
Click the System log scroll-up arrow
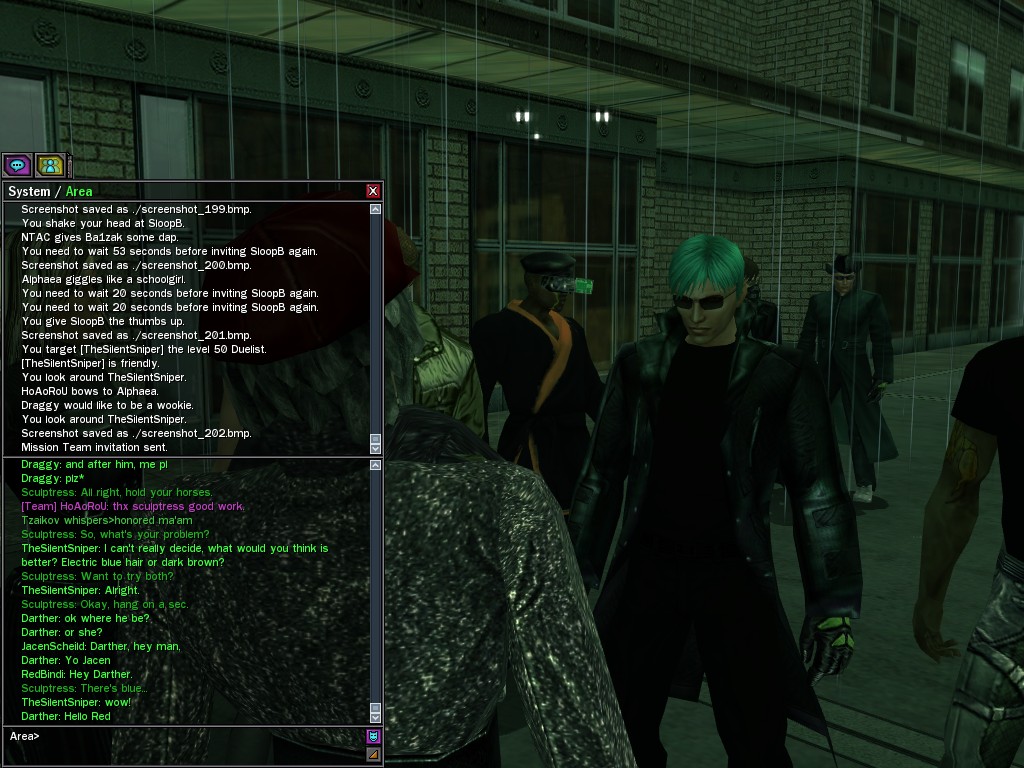pos(375,210)
